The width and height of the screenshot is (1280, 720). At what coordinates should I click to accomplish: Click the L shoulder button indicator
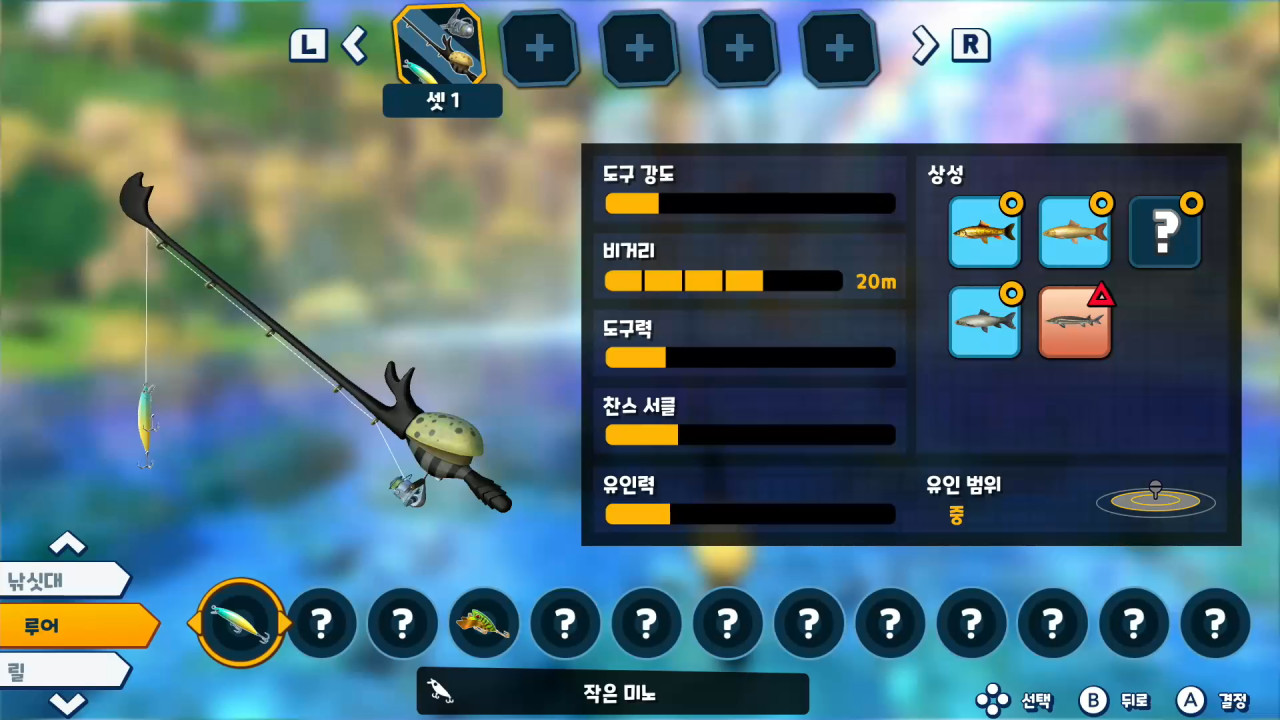(309, 44)
